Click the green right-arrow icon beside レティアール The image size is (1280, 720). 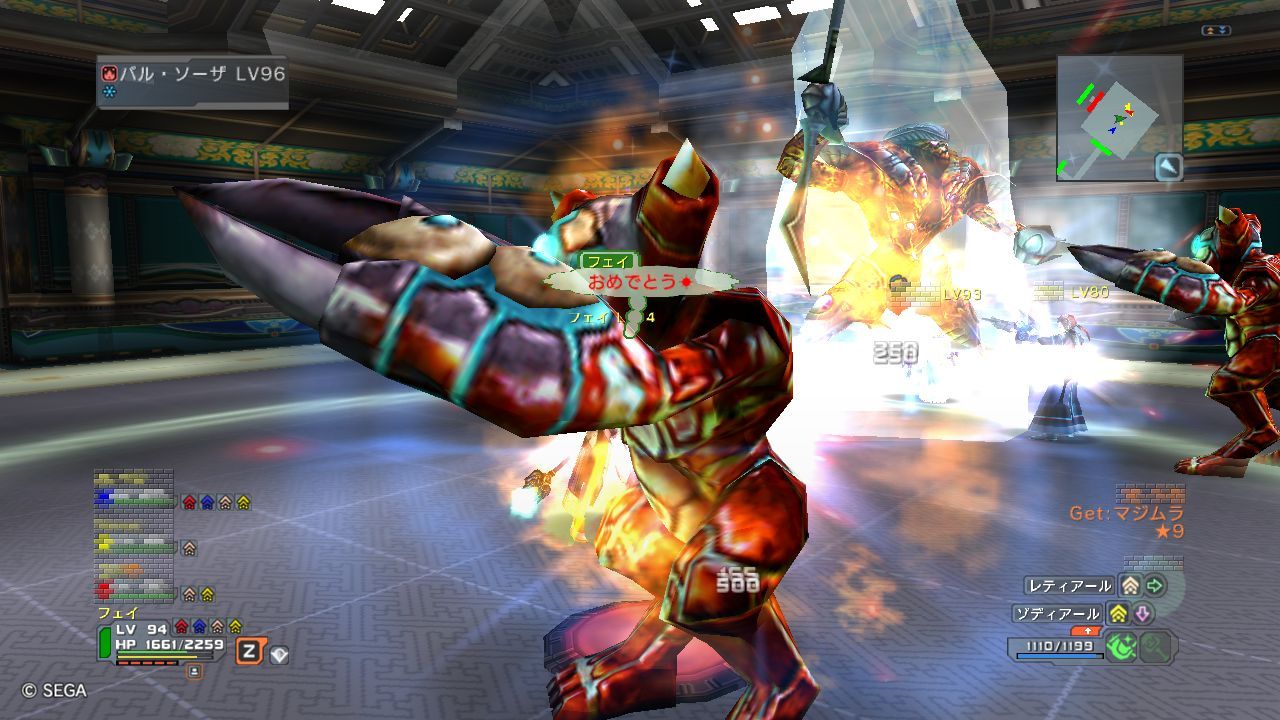[x=1155, y=586]
